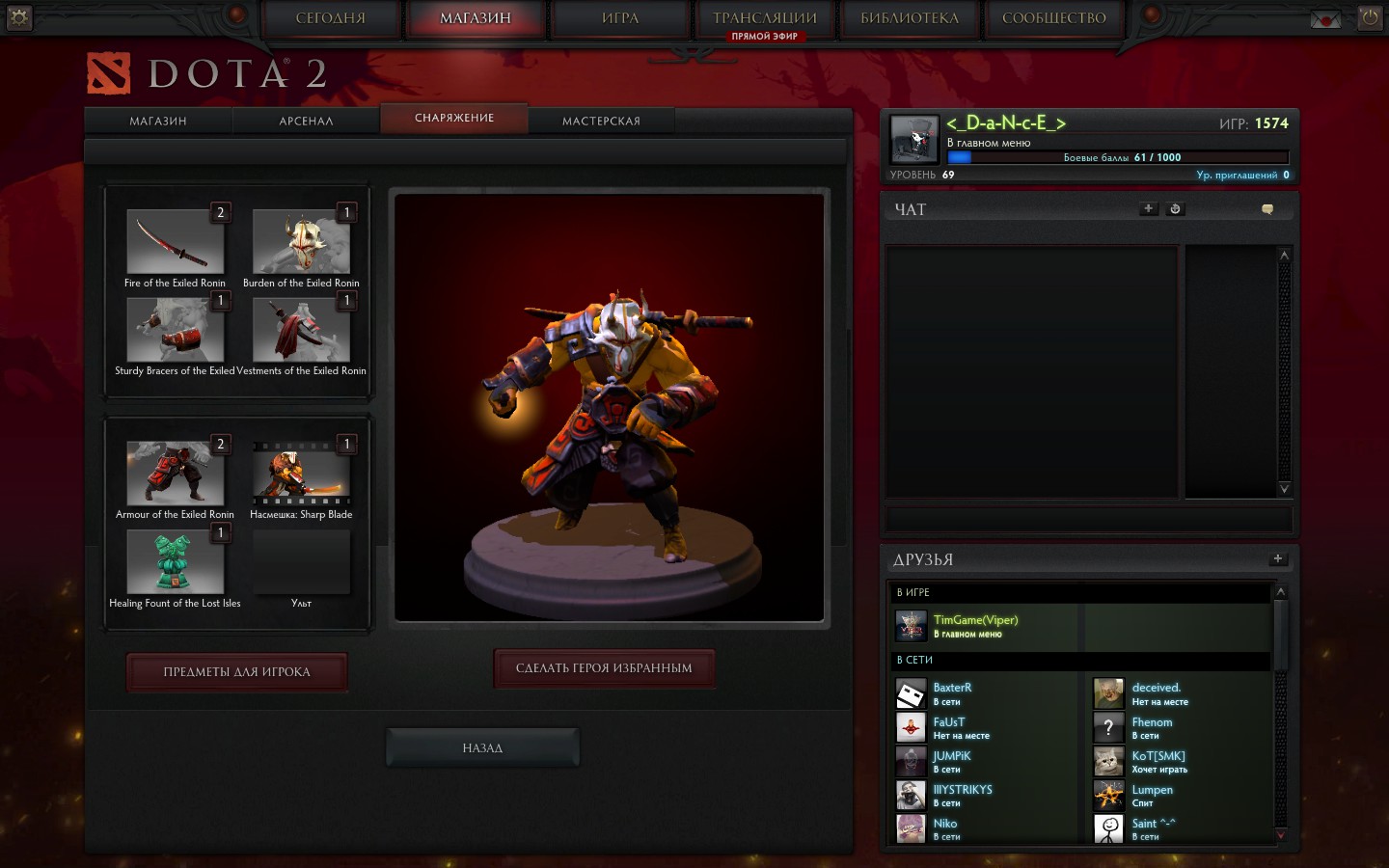The image size is (1389, 868).
Task: Click Сделать героя избранным button
Action: pos(604,668)
